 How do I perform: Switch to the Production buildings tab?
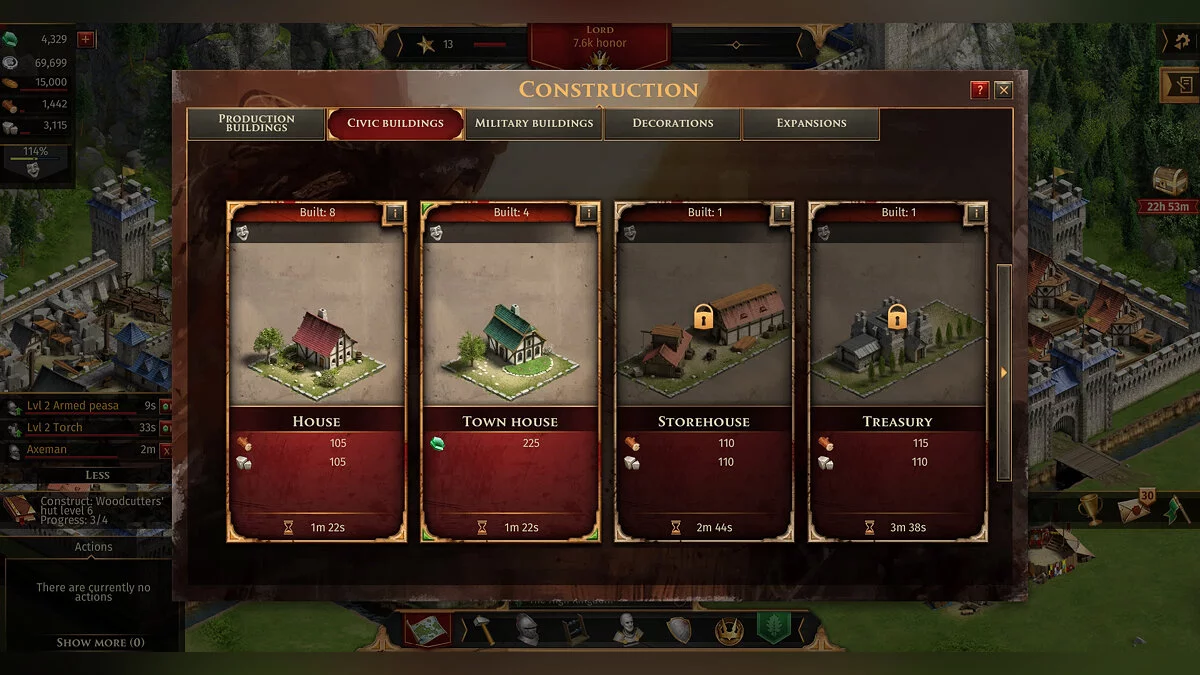pos(256,123)
